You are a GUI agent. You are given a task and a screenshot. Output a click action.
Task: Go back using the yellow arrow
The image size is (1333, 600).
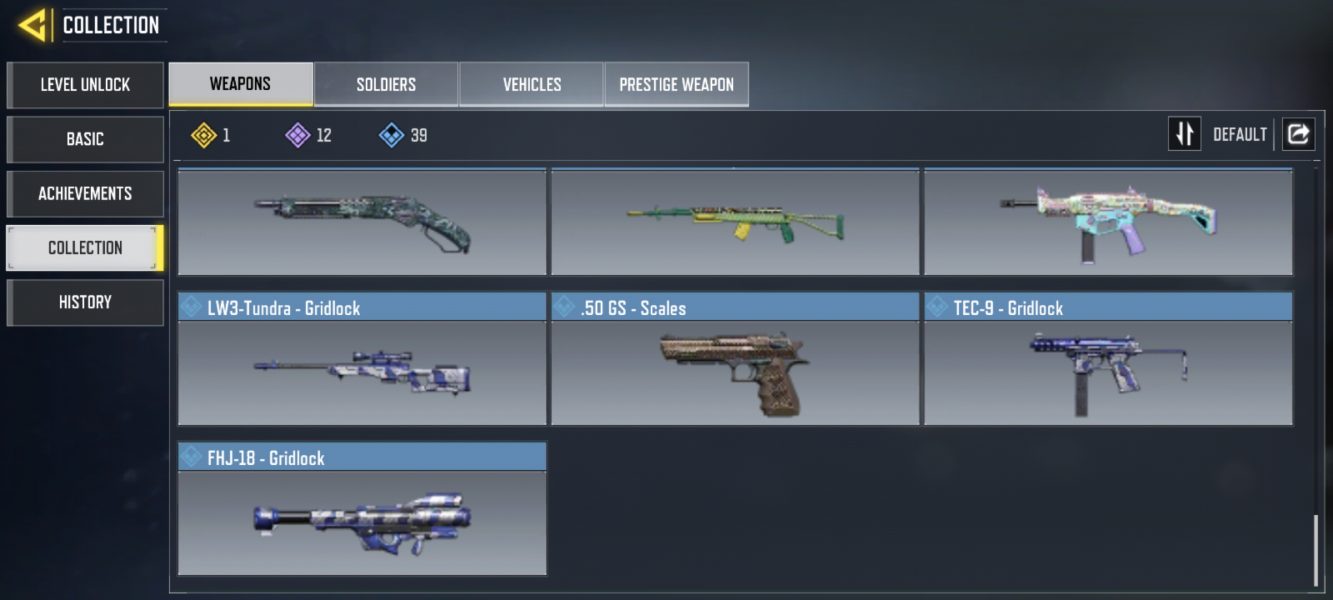pyautogui.click(x=33, y=25)
